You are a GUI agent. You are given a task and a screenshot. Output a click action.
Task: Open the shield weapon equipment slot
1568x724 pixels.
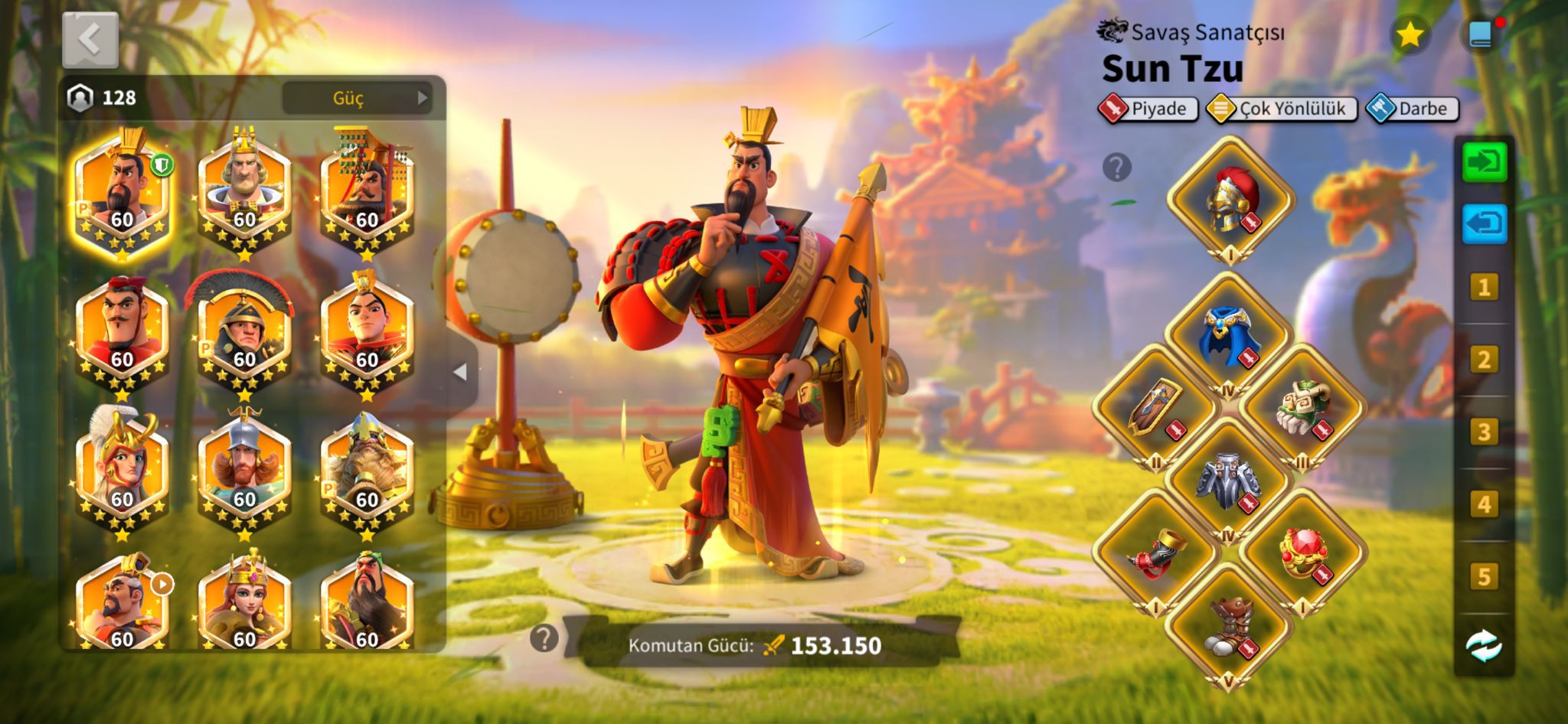(1155, 408)
